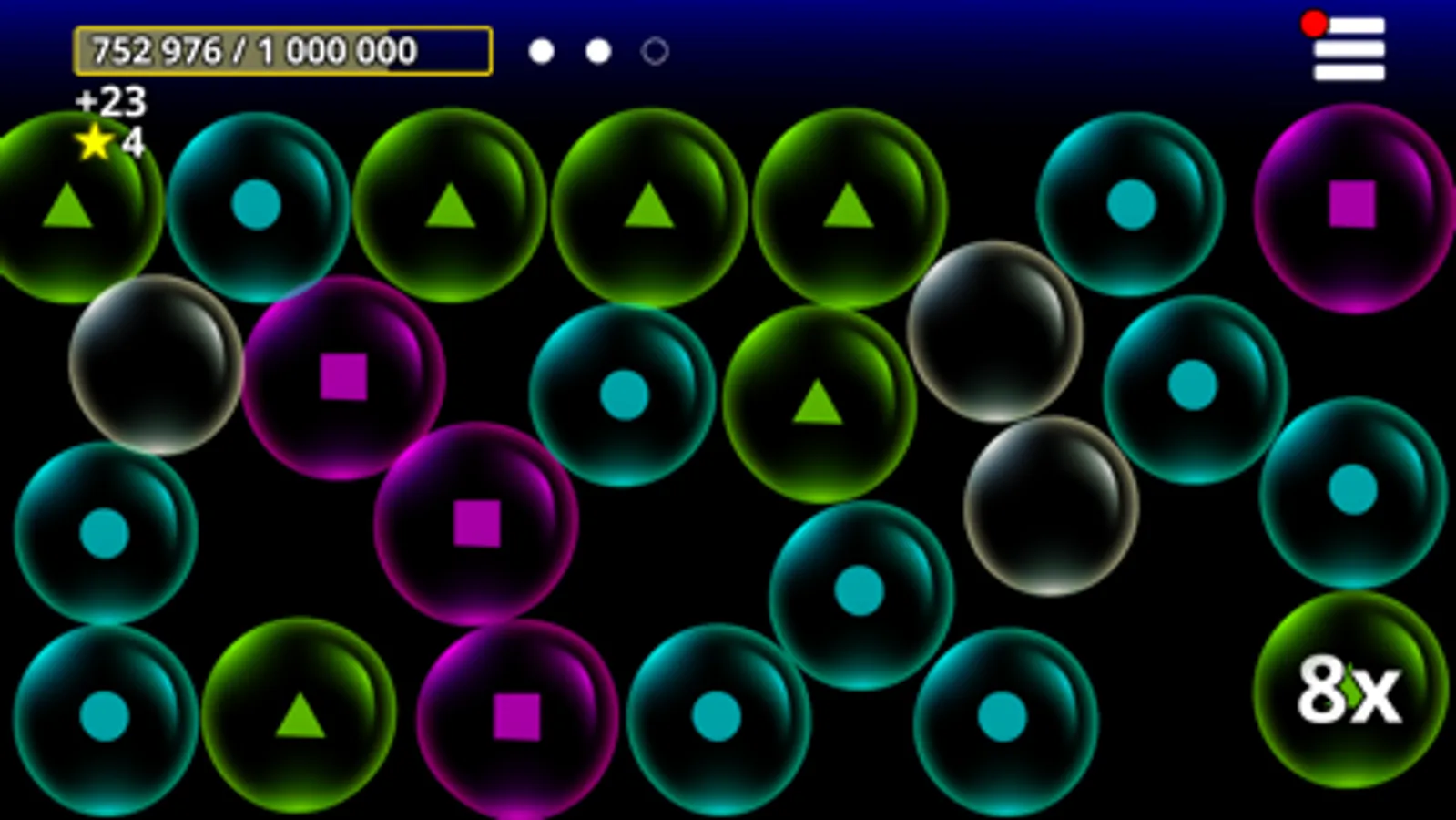
Task: Select the third unfilled level dot
Action: coord(654,52)
